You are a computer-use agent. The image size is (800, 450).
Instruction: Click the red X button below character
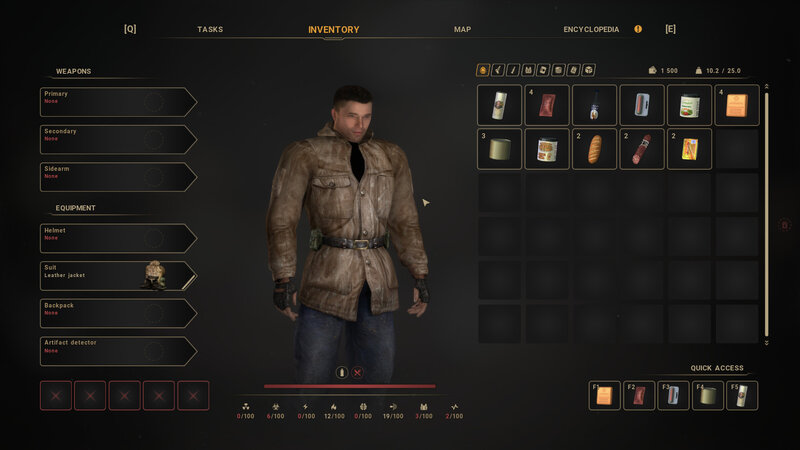pyautogui.click(x=357, y=372)
